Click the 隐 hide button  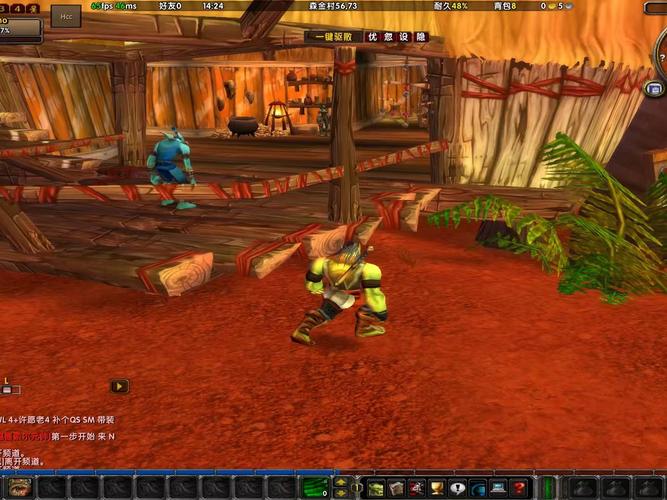click(421, 37)
